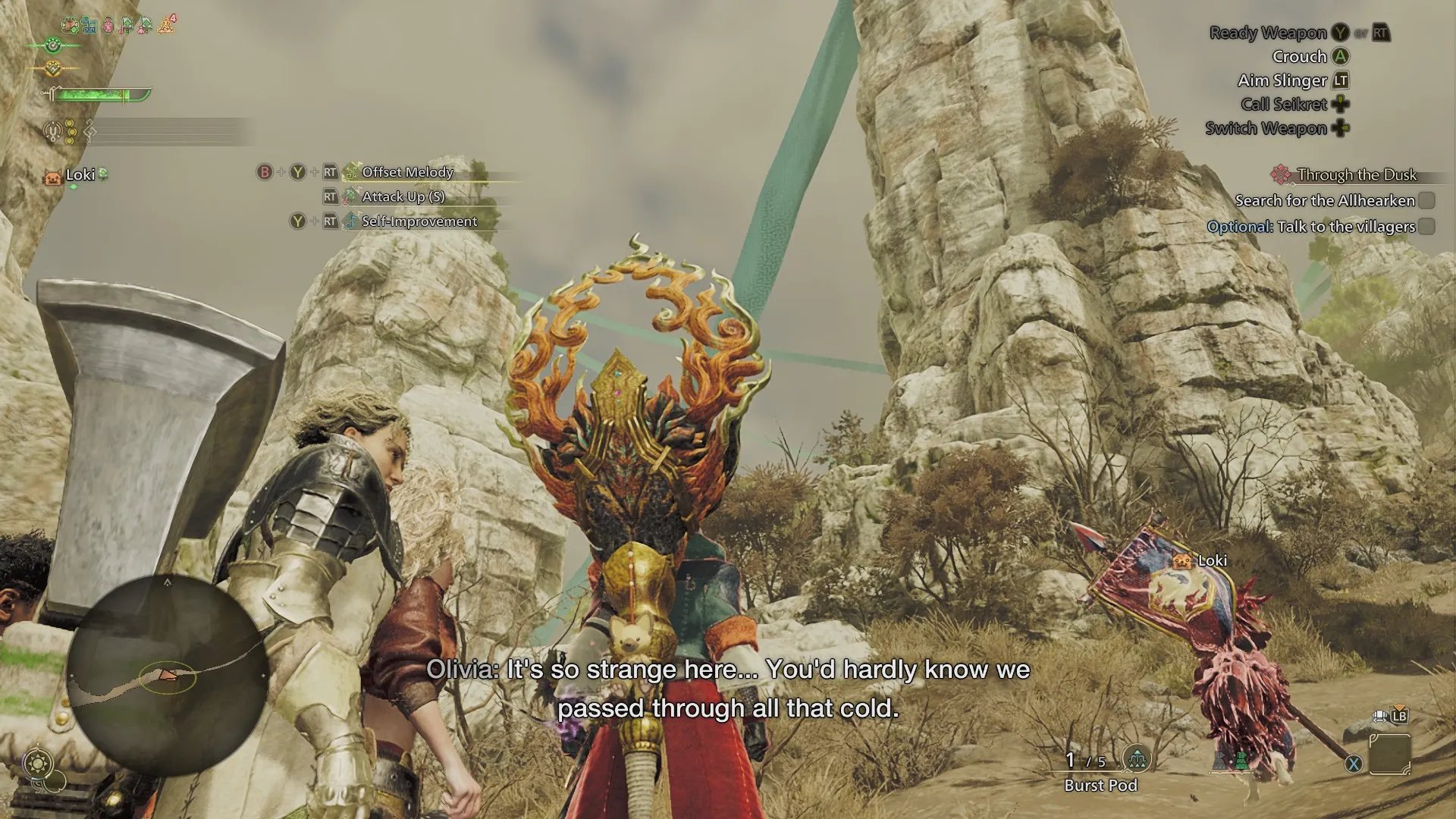Choose the Offset Melody entry

[x=407, y=172]
